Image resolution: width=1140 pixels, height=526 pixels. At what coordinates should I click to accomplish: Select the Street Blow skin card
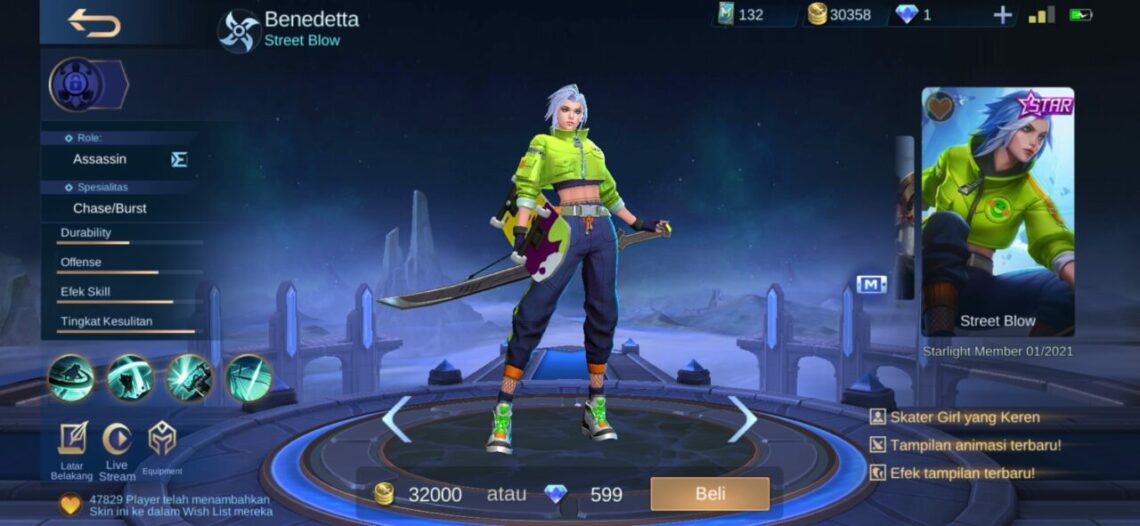point(997,212)
